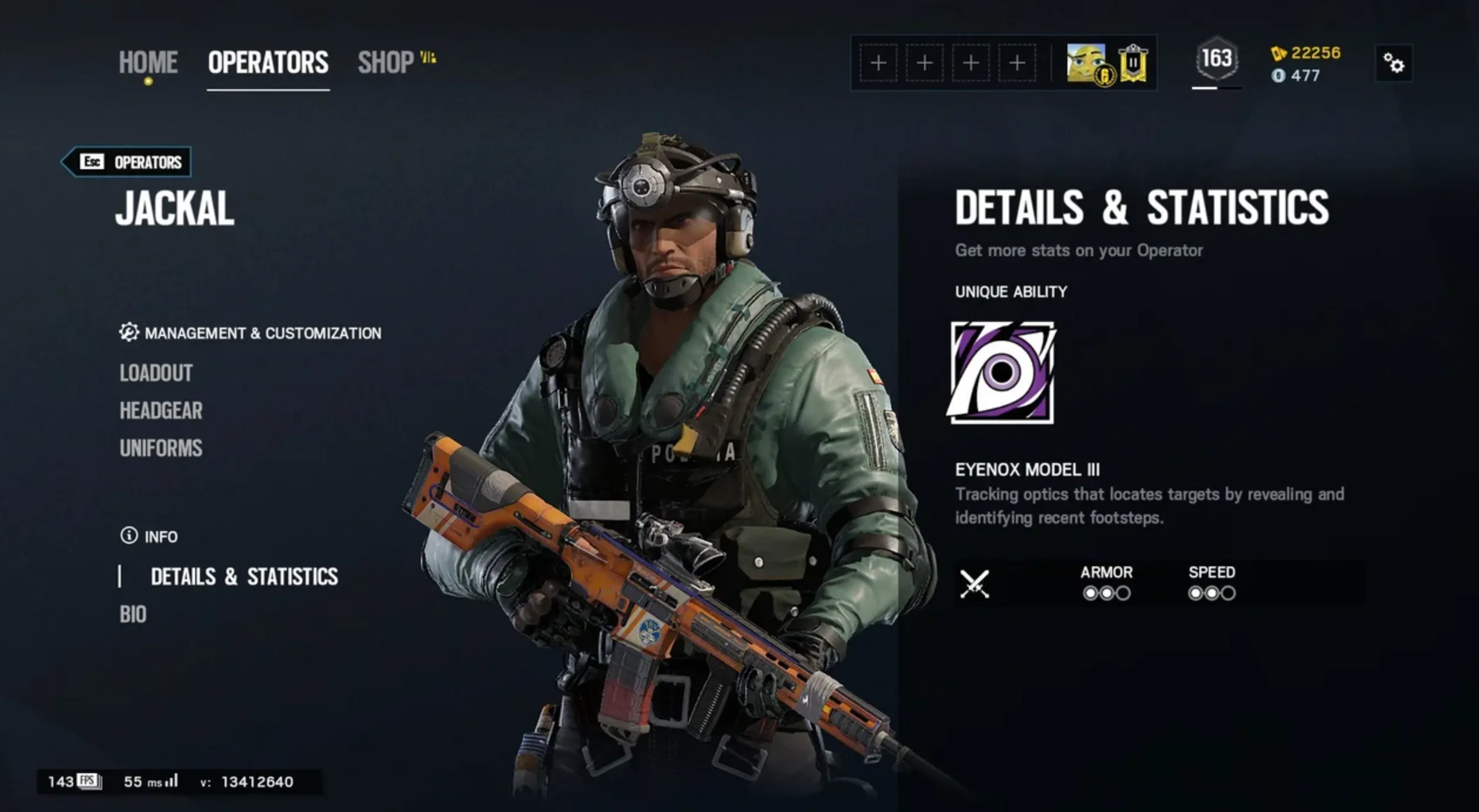Click the Info circle icon in sidebar

coord(128,536)
